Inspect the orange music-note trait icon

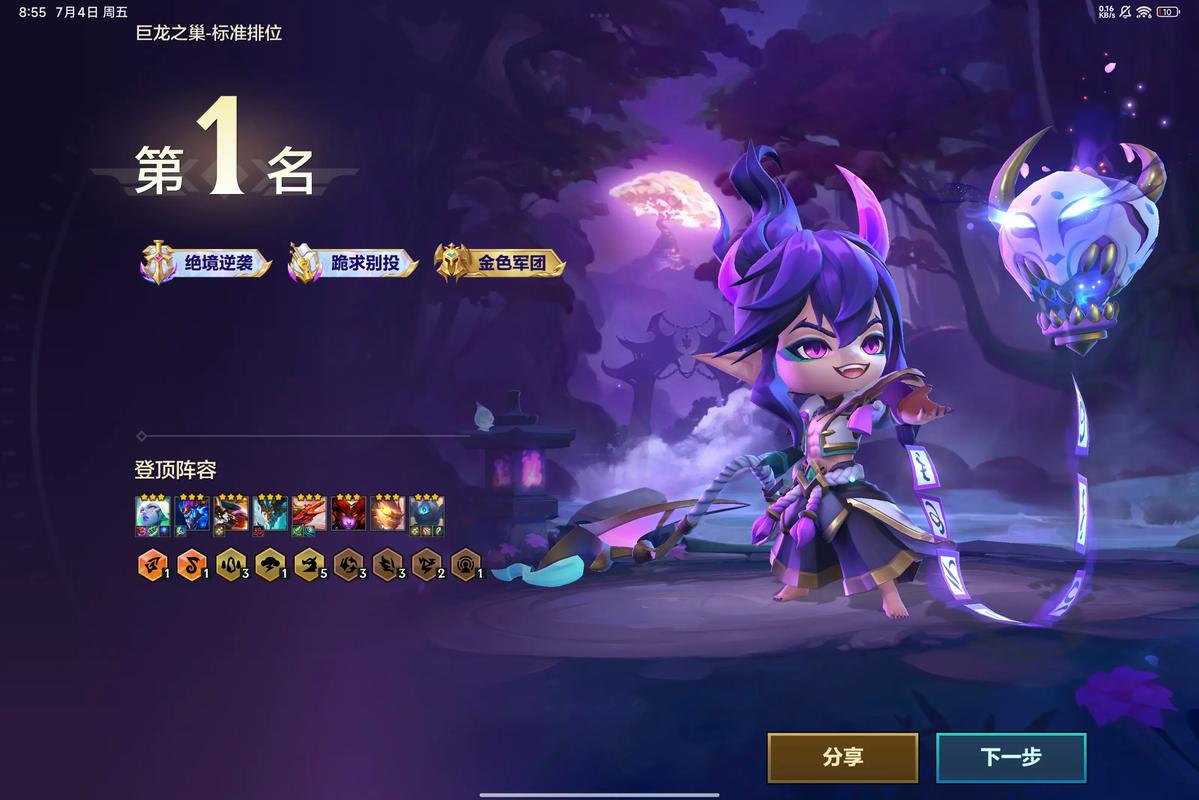189,565
